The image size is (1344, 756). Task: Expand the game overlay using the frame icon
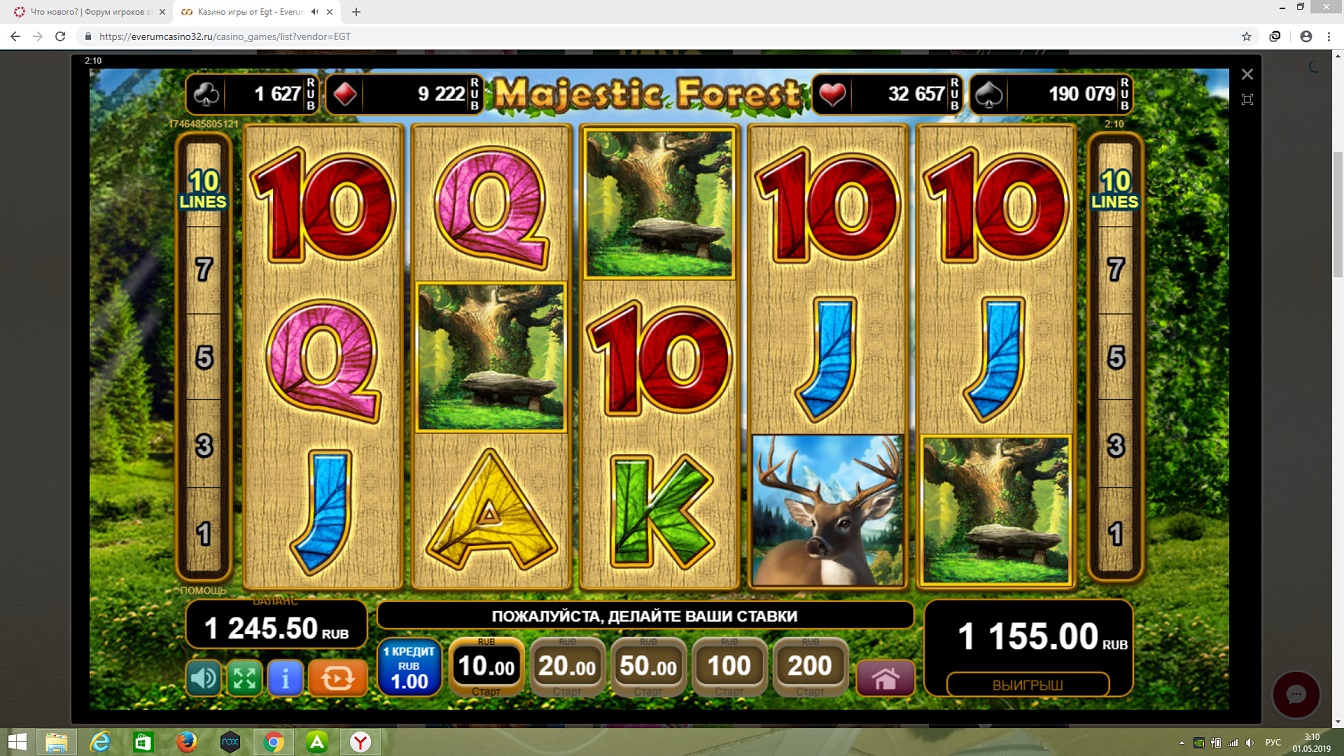point(1247,99)
